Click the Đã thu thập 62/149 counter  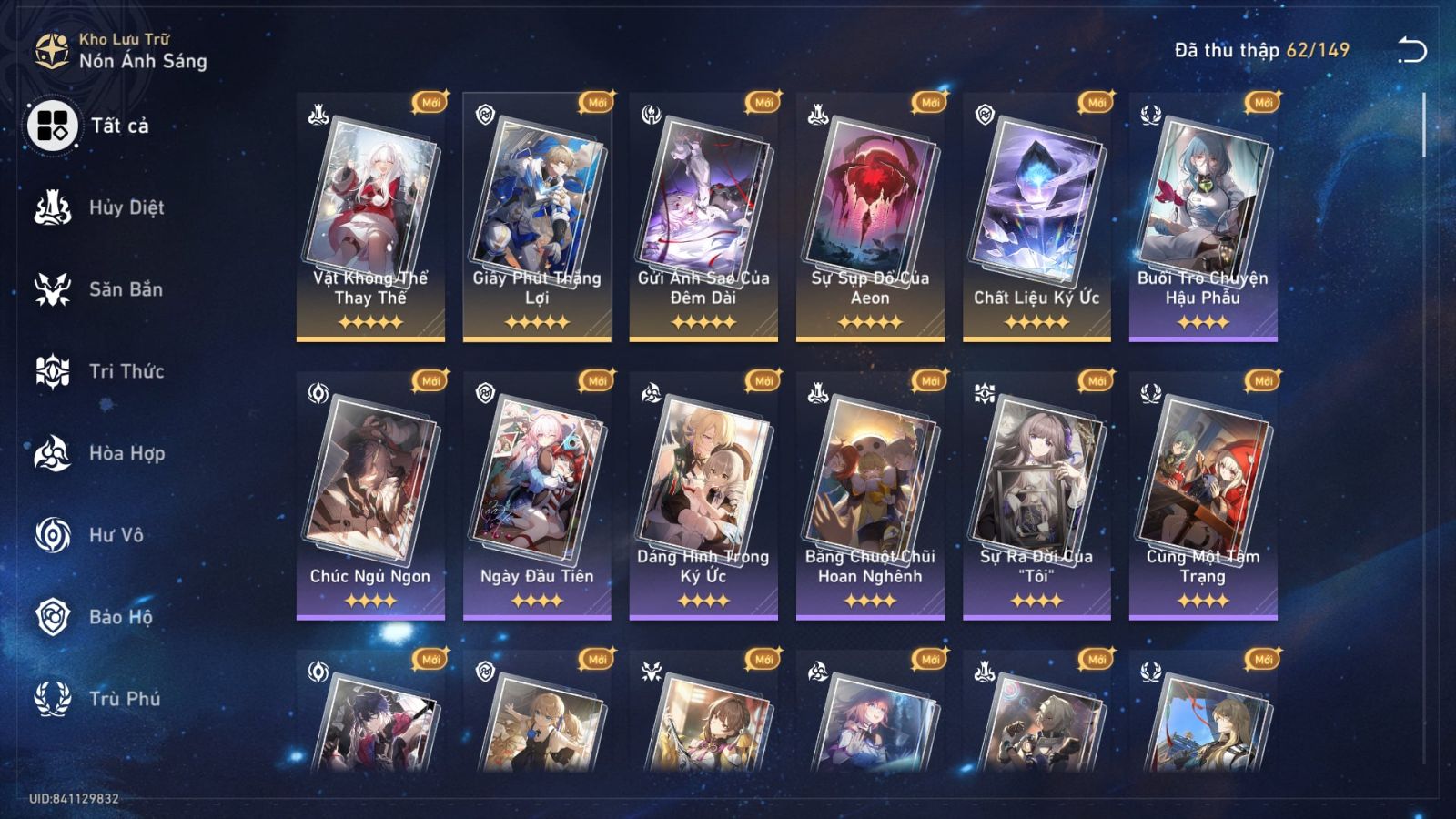click(x=1260, y=52)
